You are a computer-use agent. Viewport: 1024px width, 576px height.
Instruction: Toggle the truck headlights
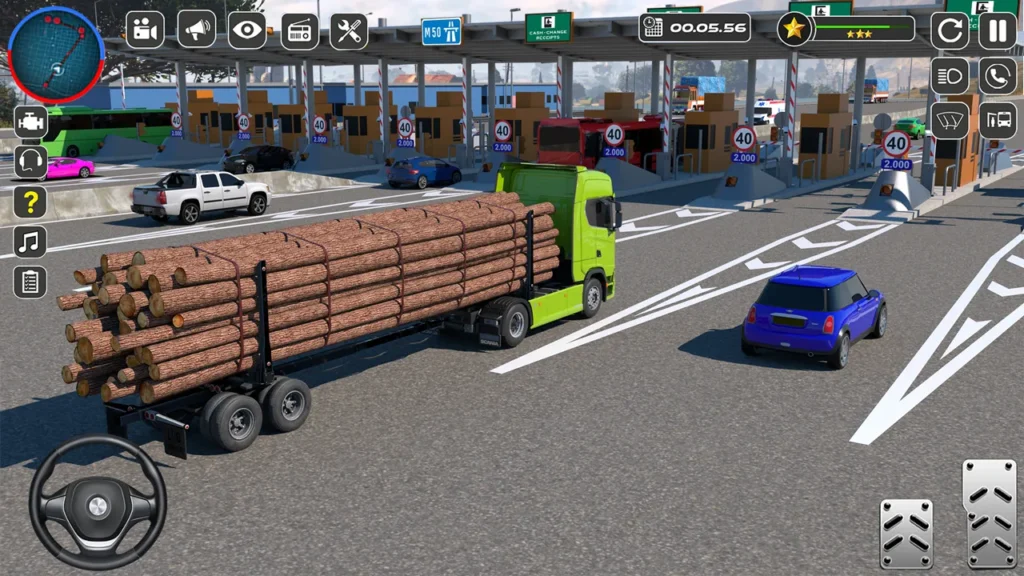949,76
